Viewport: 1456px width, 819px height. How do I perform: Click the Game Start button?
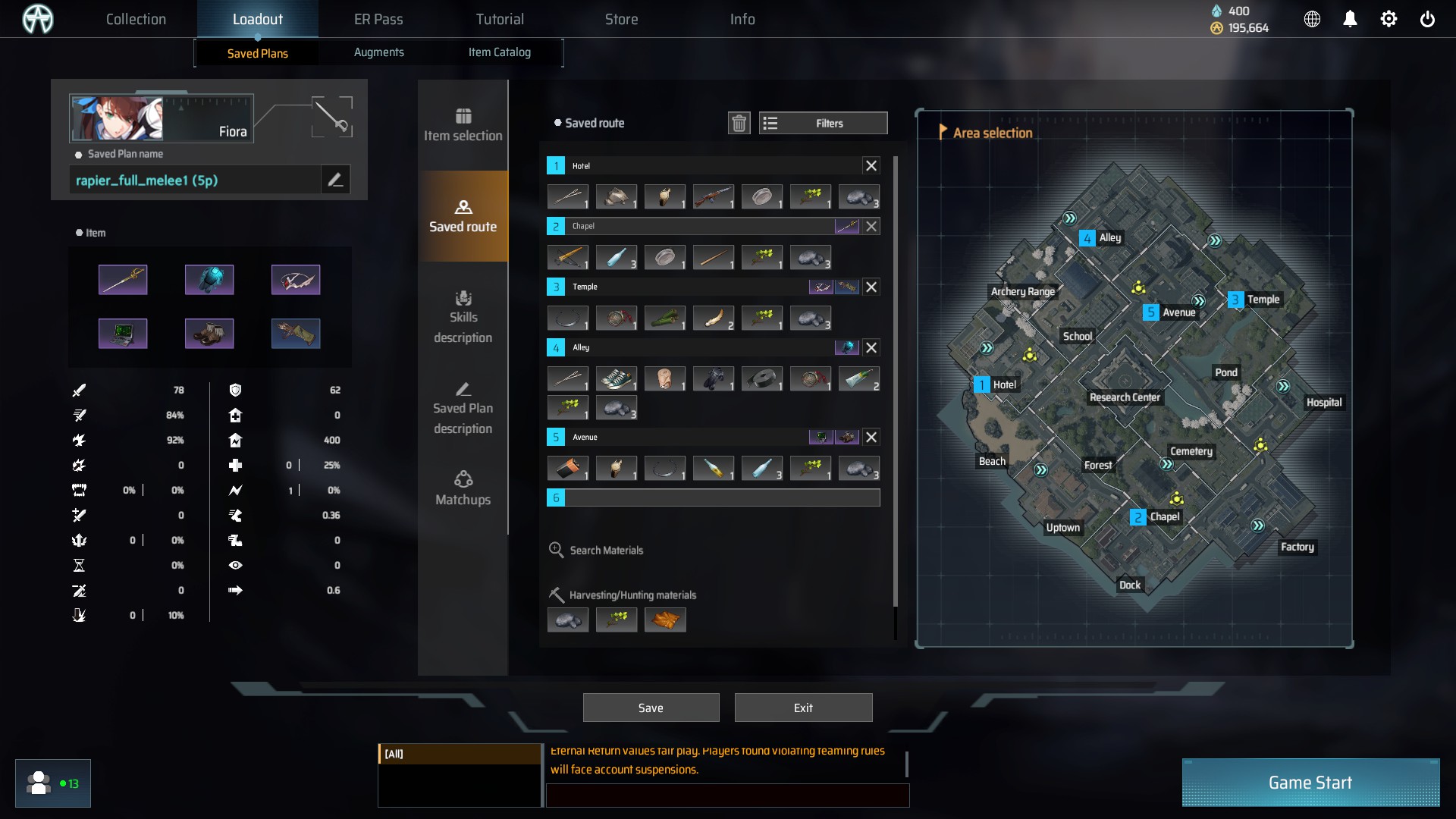[1310, 783]
